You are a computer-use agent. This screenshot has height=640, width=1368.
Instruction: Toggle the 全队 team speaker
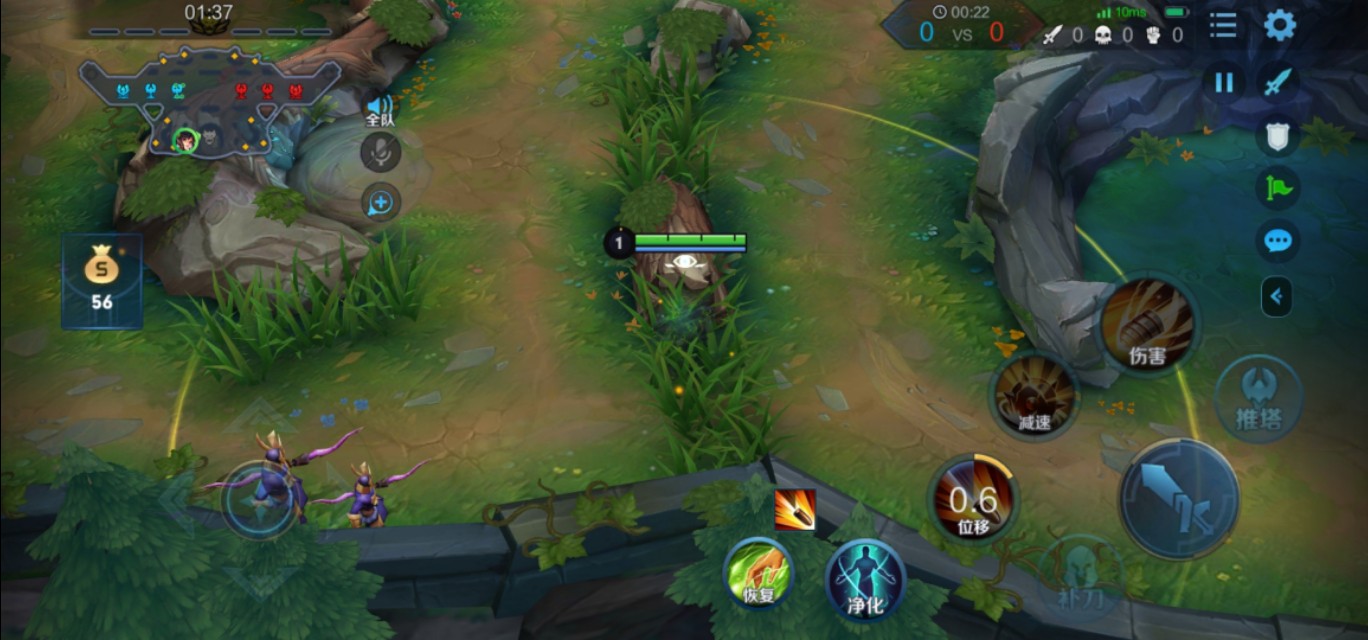click(x=380, y=109)
